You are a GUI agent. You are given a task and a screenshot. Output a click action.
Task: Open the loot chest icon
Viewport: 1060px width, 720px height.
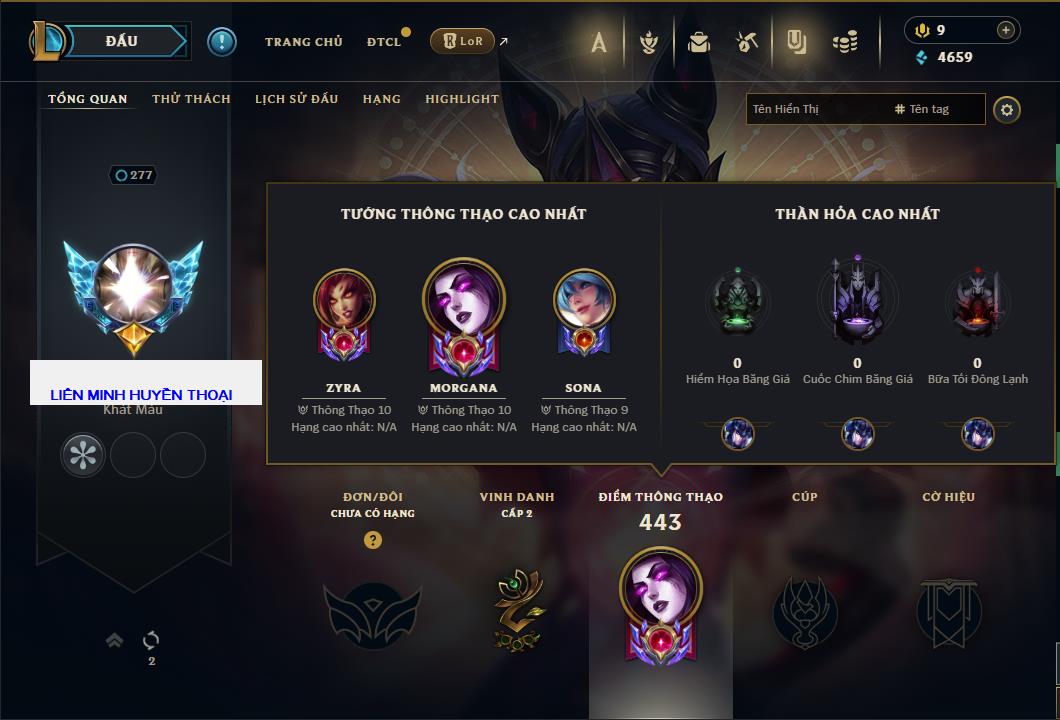pos(699,42)
